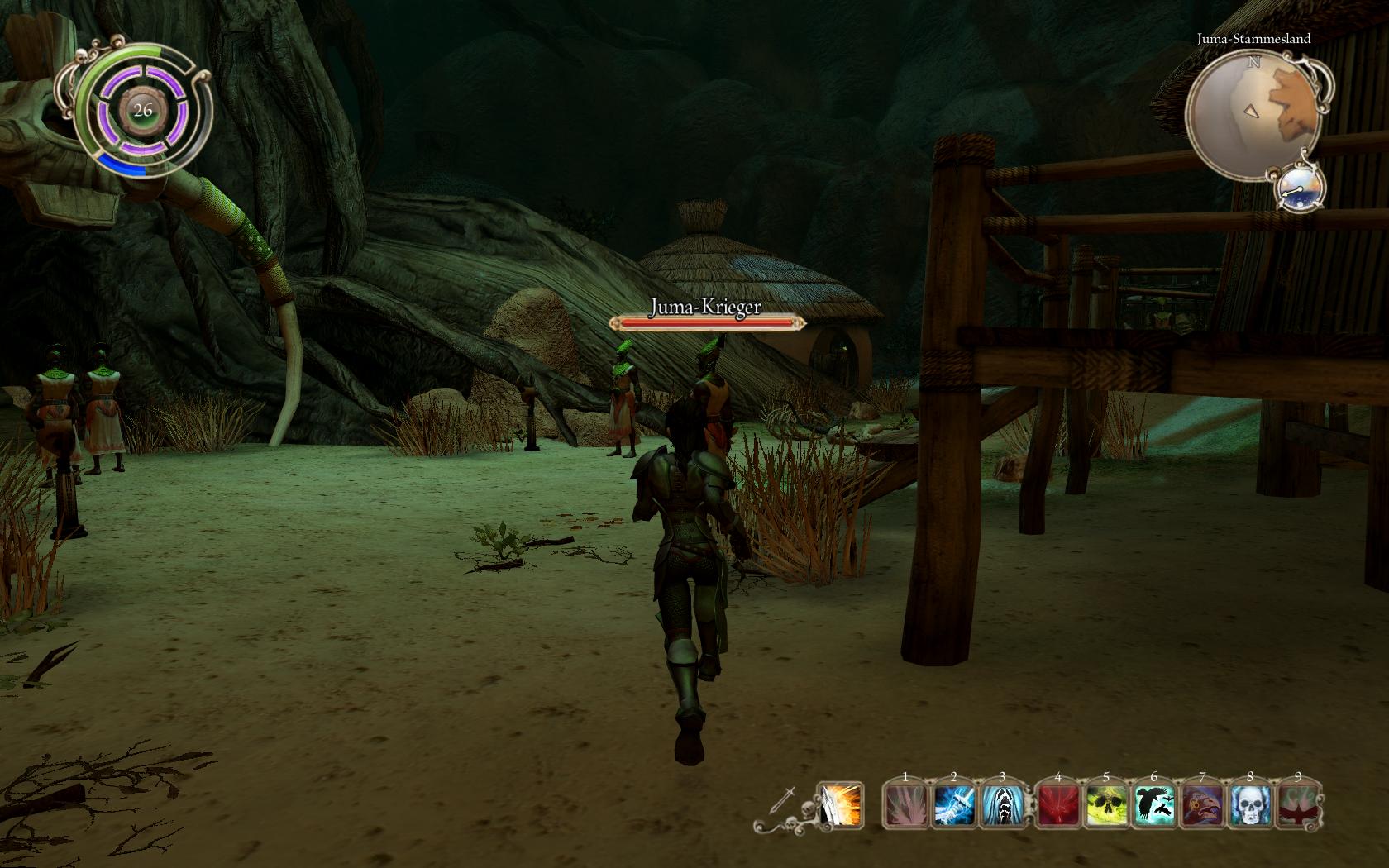Use the black ravens skill in slot 6
This screenshot has width=1389, height=868.
pos(1155,806)
